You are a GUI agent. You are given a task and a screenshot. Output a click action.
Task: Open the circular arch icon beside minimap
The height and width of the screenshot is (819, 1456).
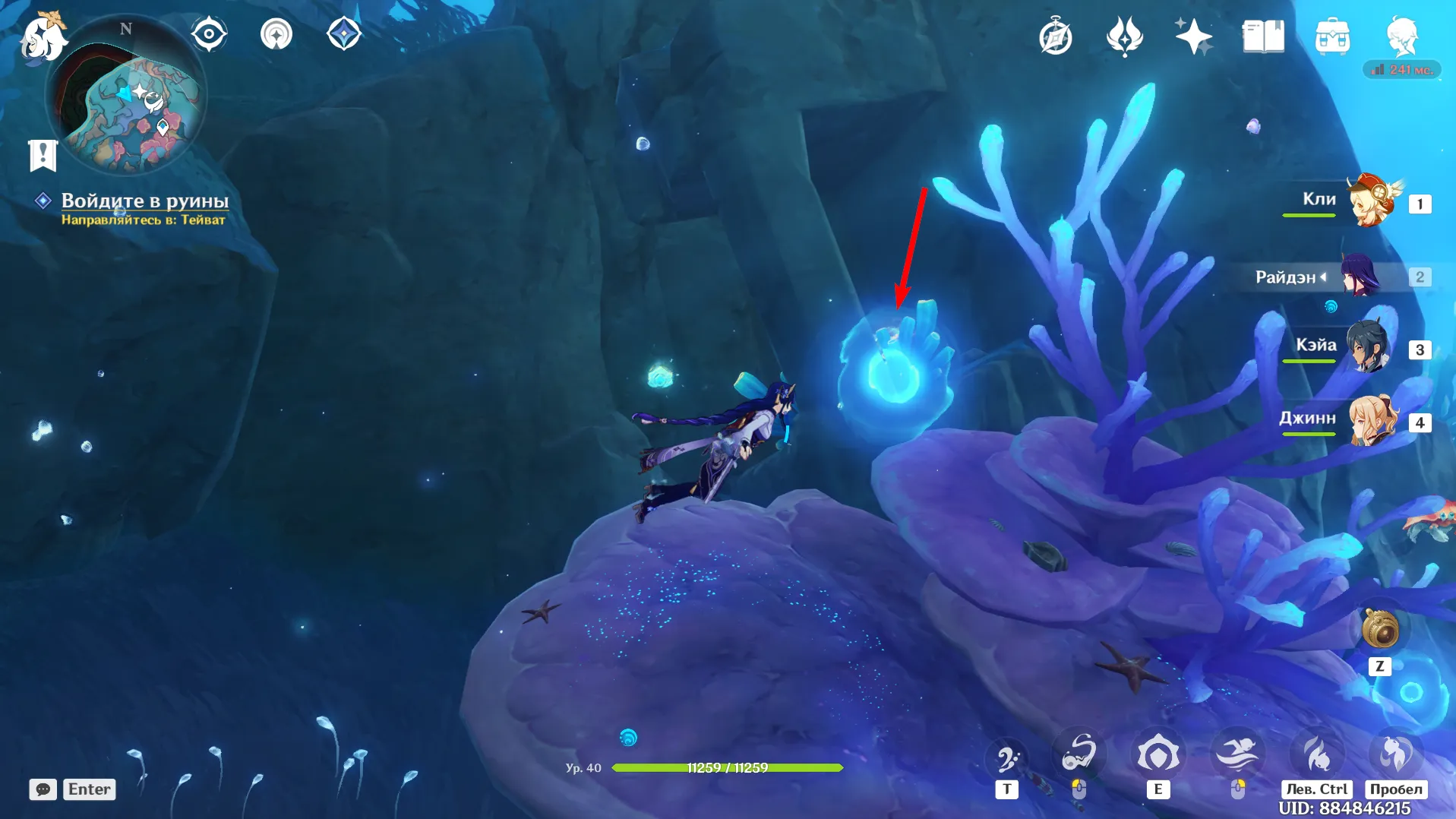pos(276,34)
